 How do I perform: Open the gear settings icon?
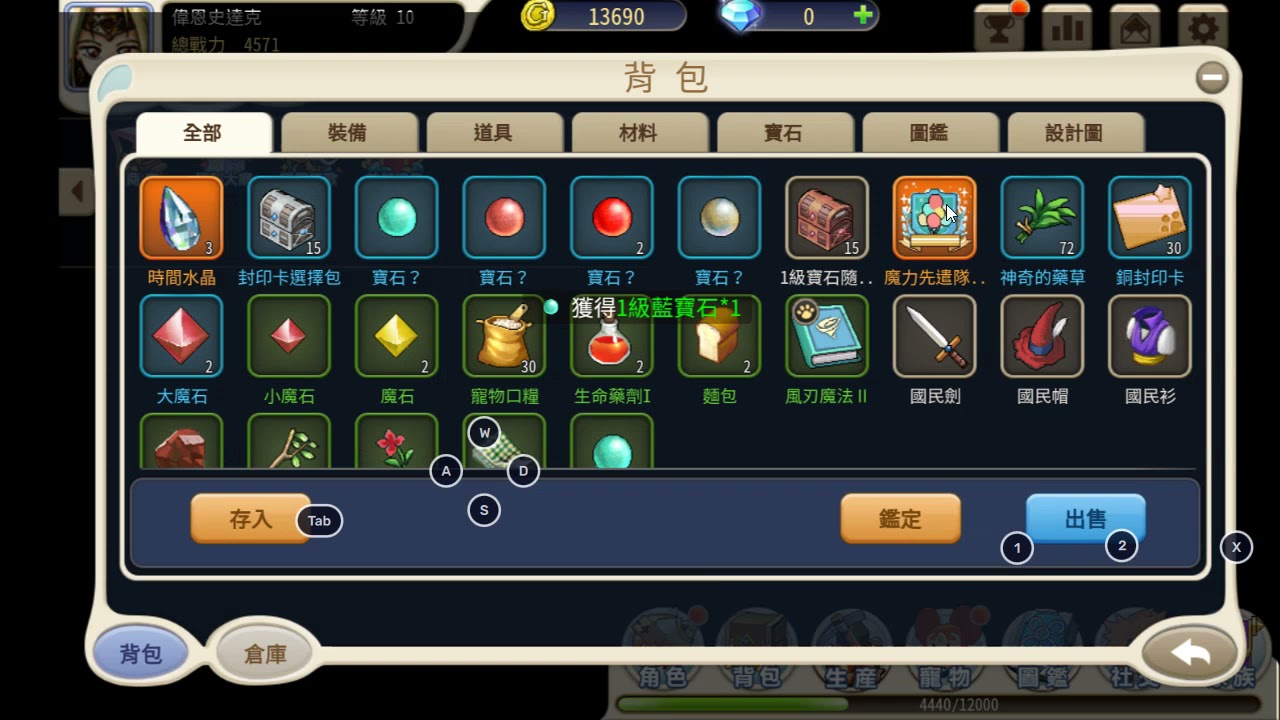[x=1202, y=27]
